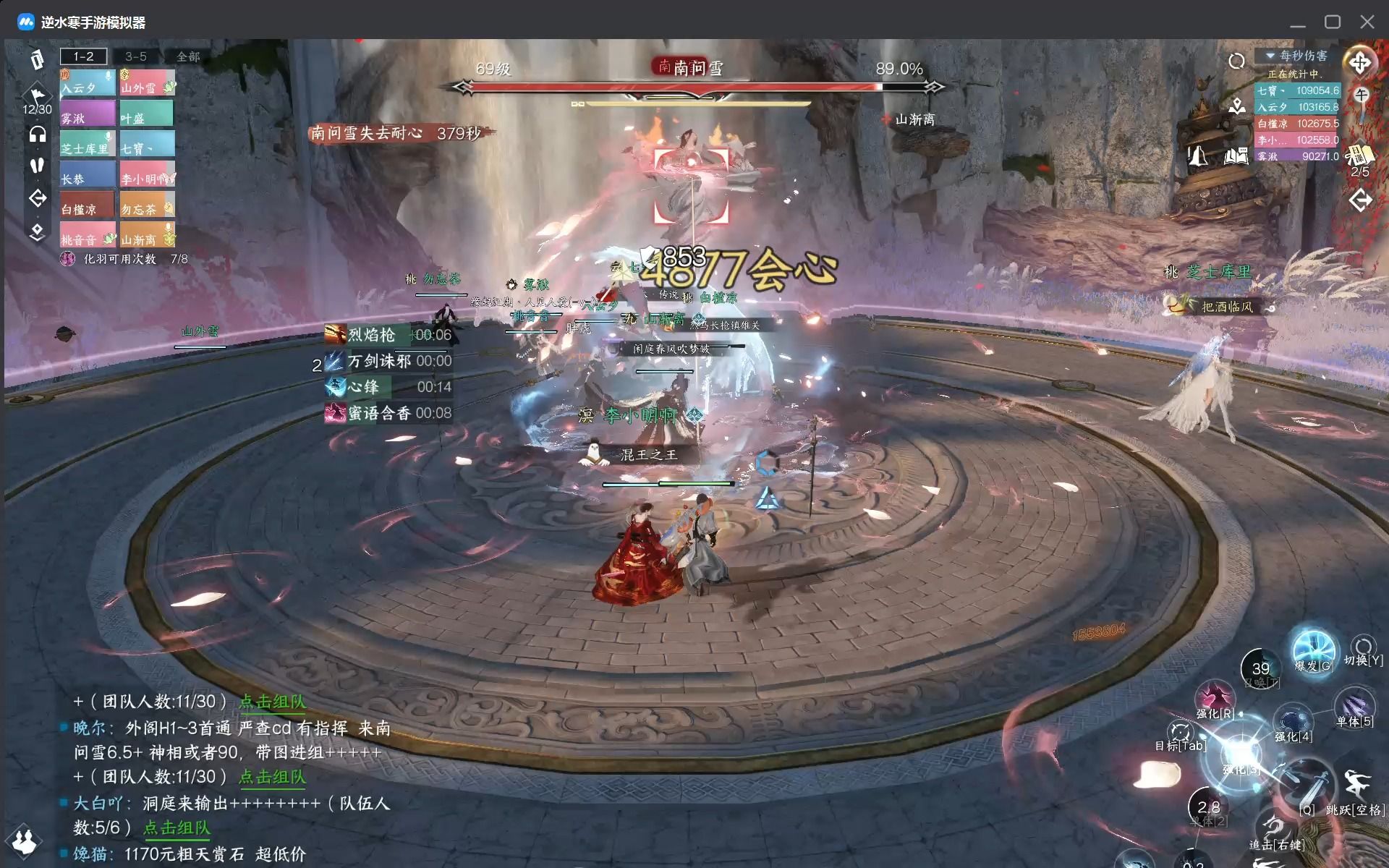
Task: Switch to the 3-5 squad tab
Action: pyautogui.click(x=136, y=56)
